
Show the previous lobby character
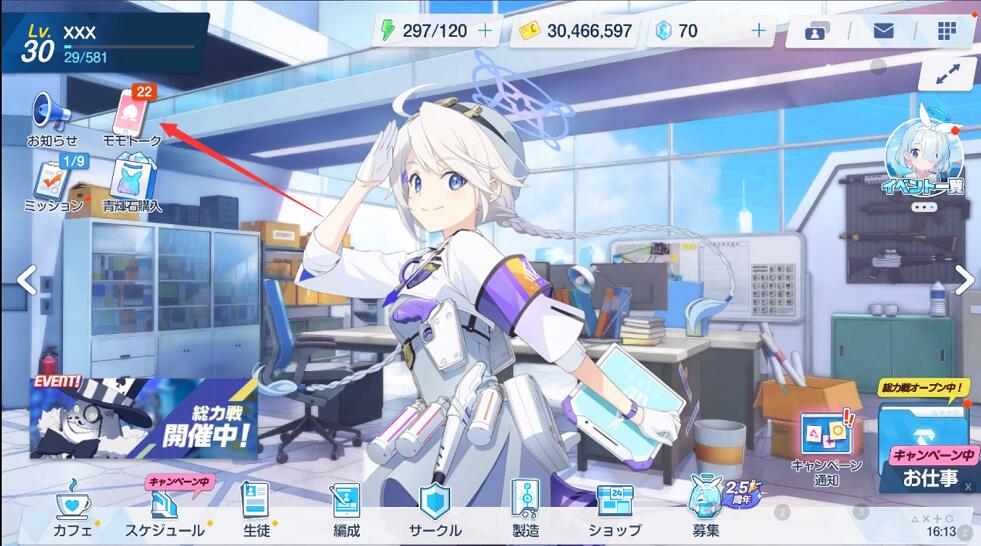27,280
